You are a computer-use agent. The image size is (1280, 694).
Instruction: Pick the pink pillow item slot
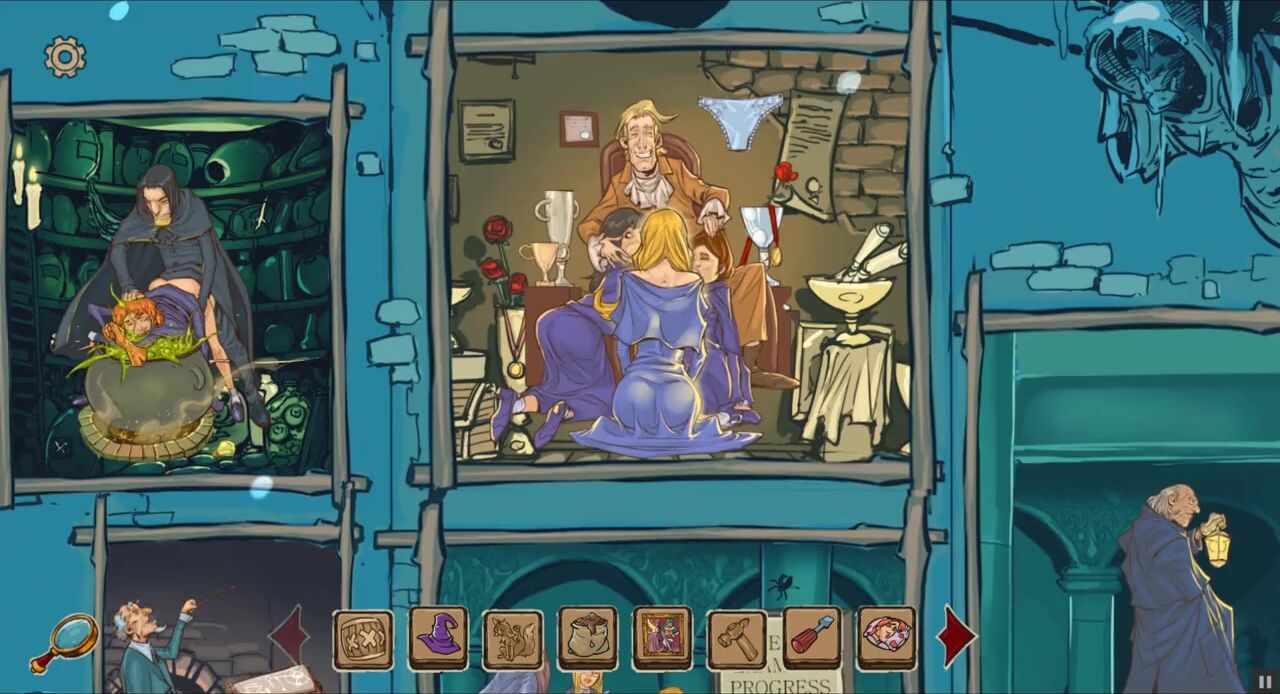[x=887, y=637]
